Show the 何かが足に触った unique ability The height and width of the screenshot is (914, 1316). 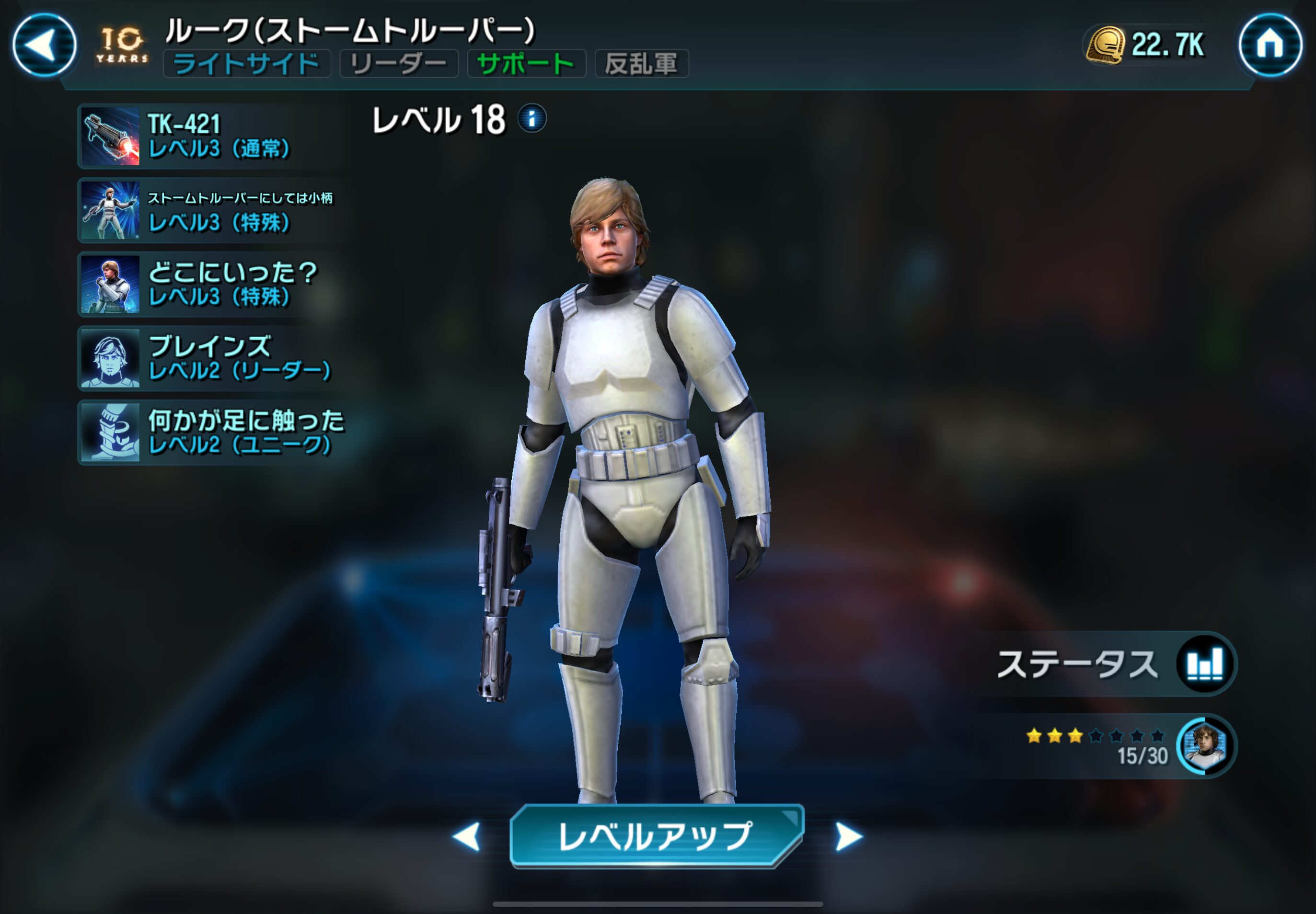click(x=212, y=433)
